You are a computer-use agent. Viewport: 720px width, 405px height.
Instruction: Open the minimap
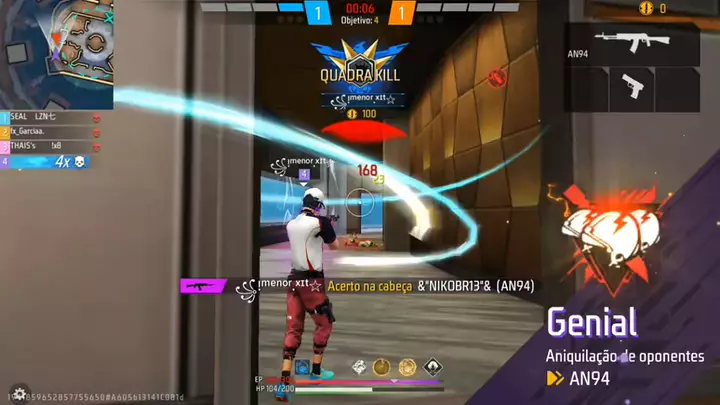[55, 52]
